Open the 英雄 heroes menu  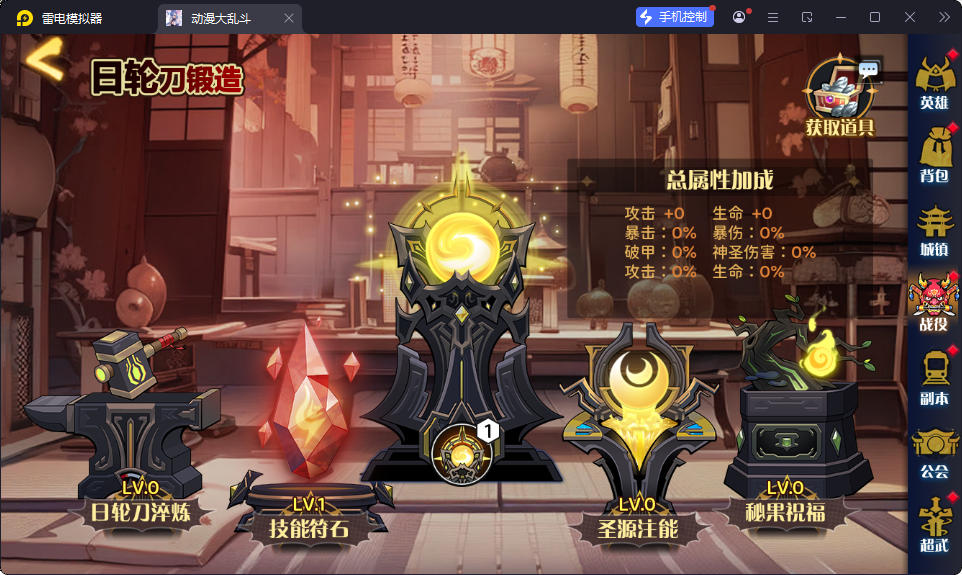pyautogui.click(x=934, y=79)
